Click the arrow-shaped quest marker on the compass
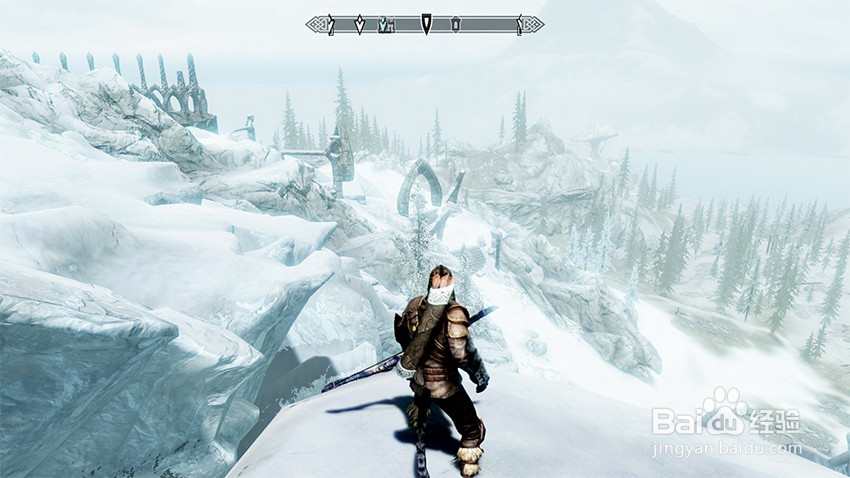The height and width of the screenshot is (478, 850). coord(426,24)
